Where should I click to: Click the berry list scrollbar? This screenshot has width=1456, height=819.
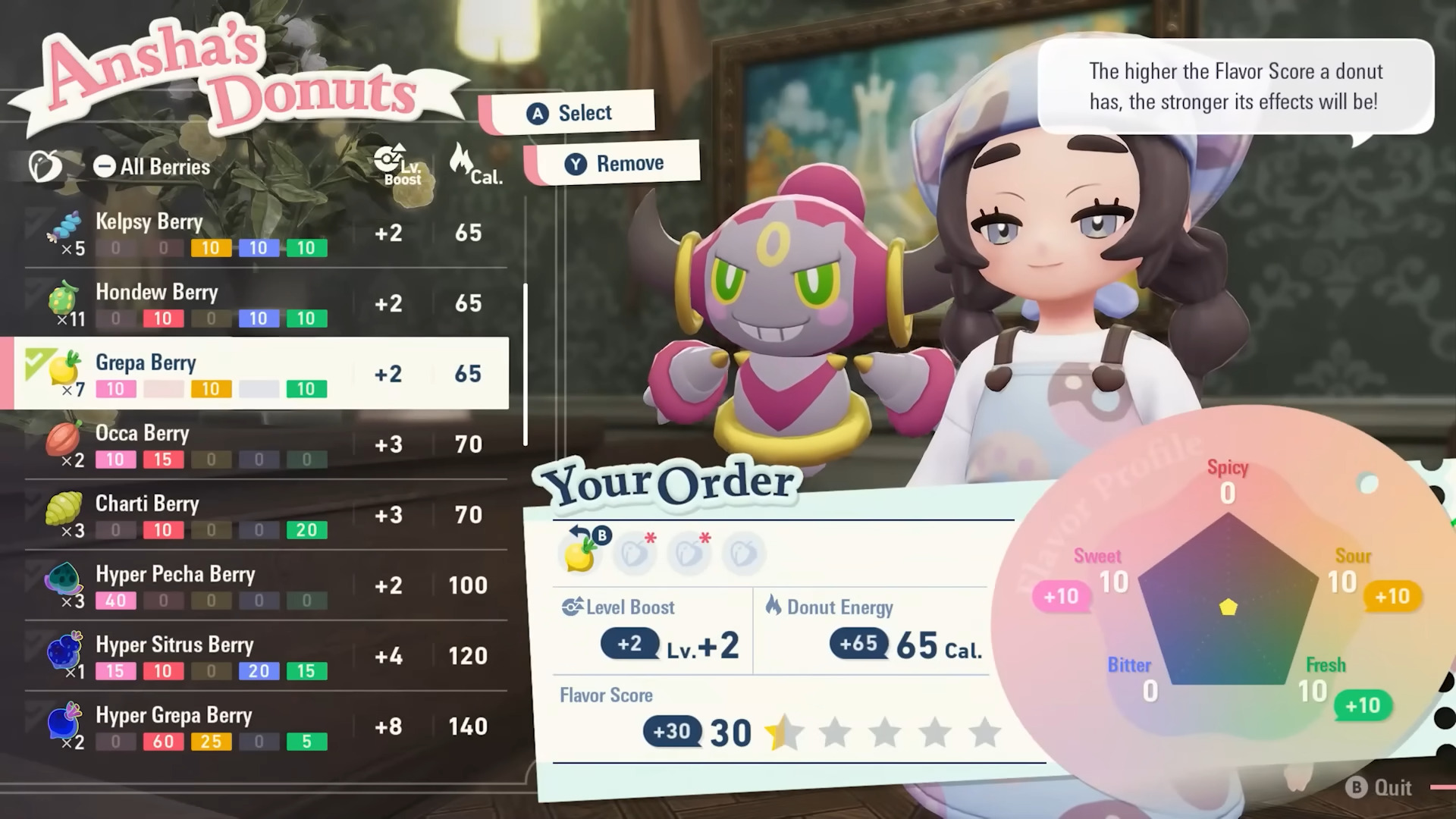(x=527, y=364)
